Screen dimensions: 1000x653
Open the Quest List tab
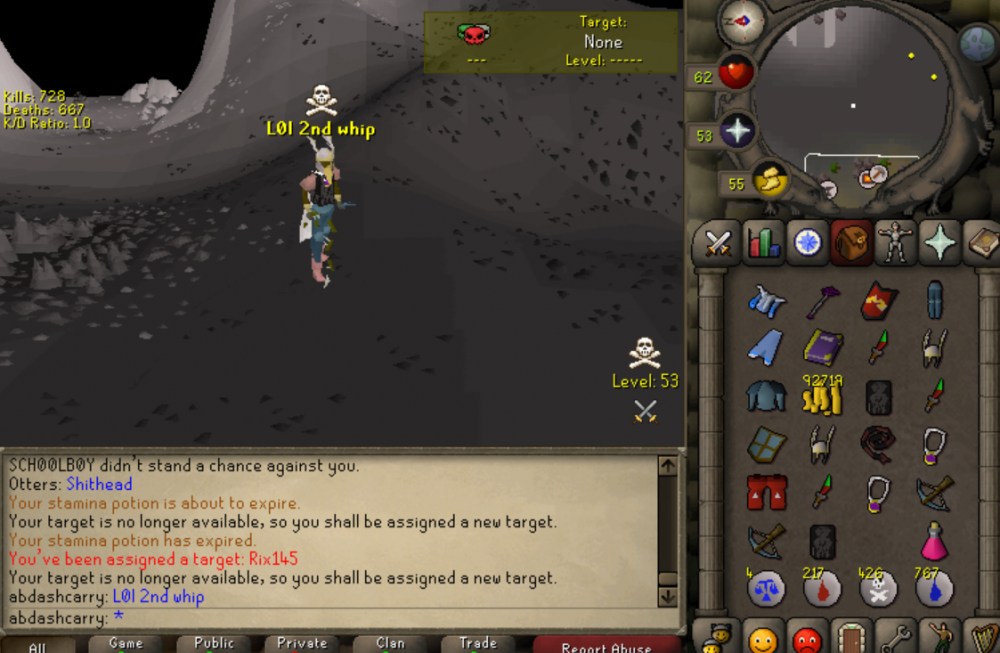[806, 242]
